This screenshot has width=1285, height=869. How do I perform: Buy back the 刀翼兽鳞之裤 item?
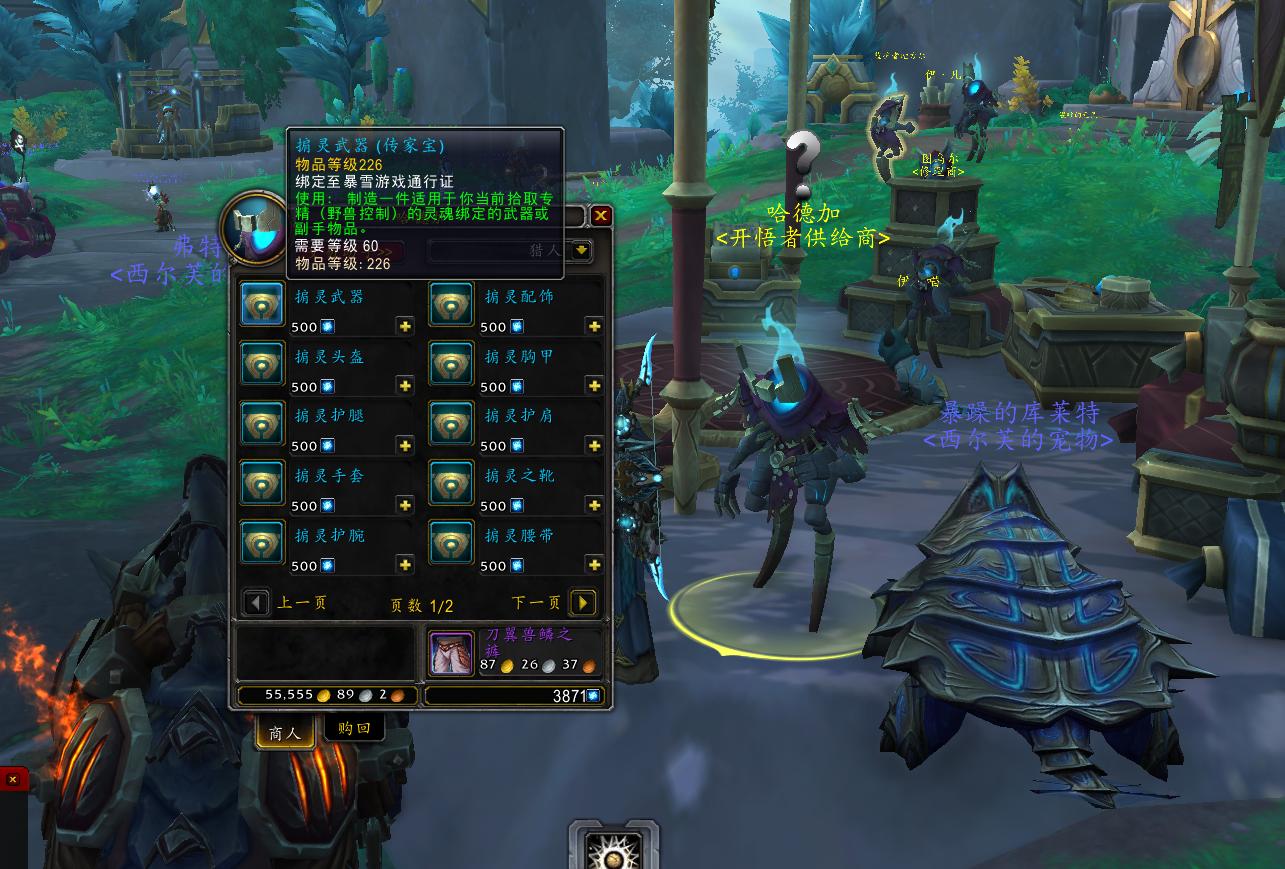click(451, 653)
